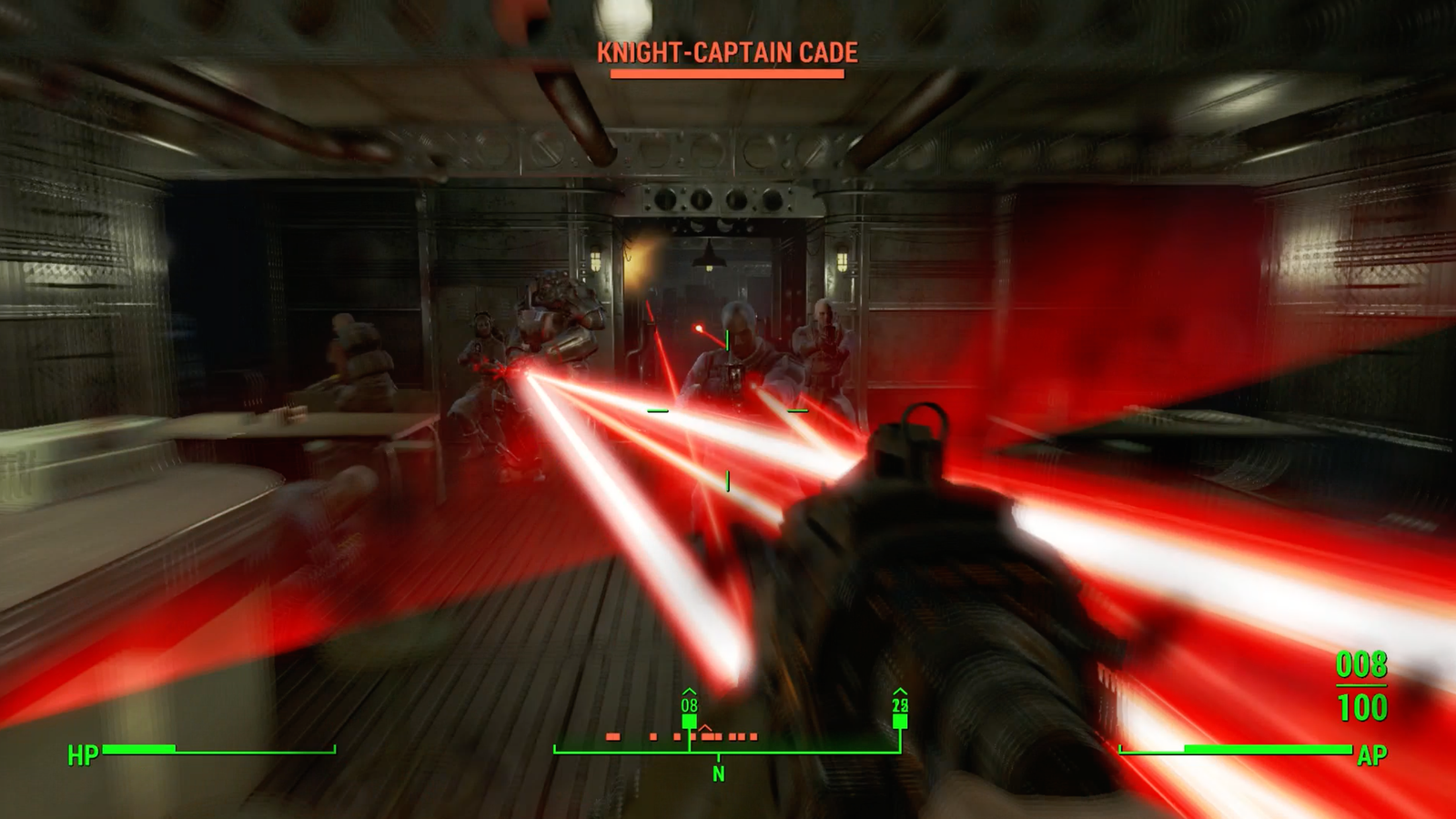Select the Knight-Captain Cade name text
The width and height of the screenshot is (1456, 819).
[725, 53]
